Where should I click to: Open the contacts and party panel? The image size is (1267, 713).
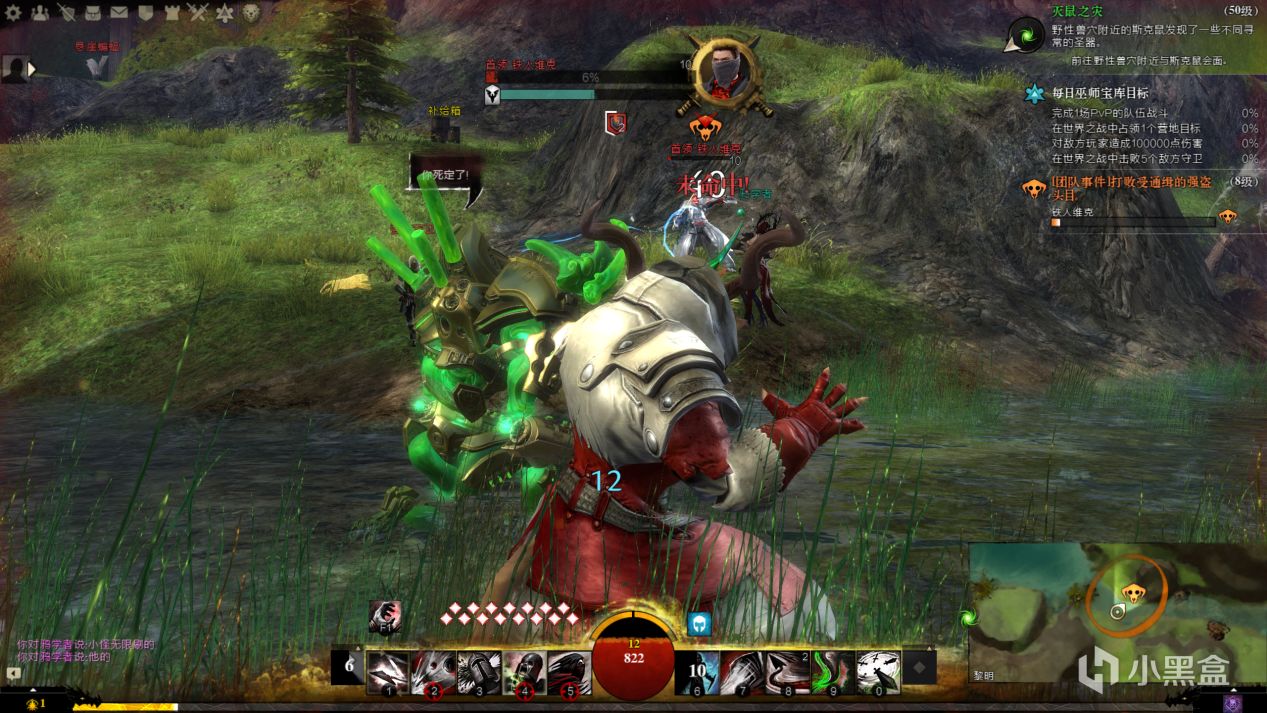40,13
